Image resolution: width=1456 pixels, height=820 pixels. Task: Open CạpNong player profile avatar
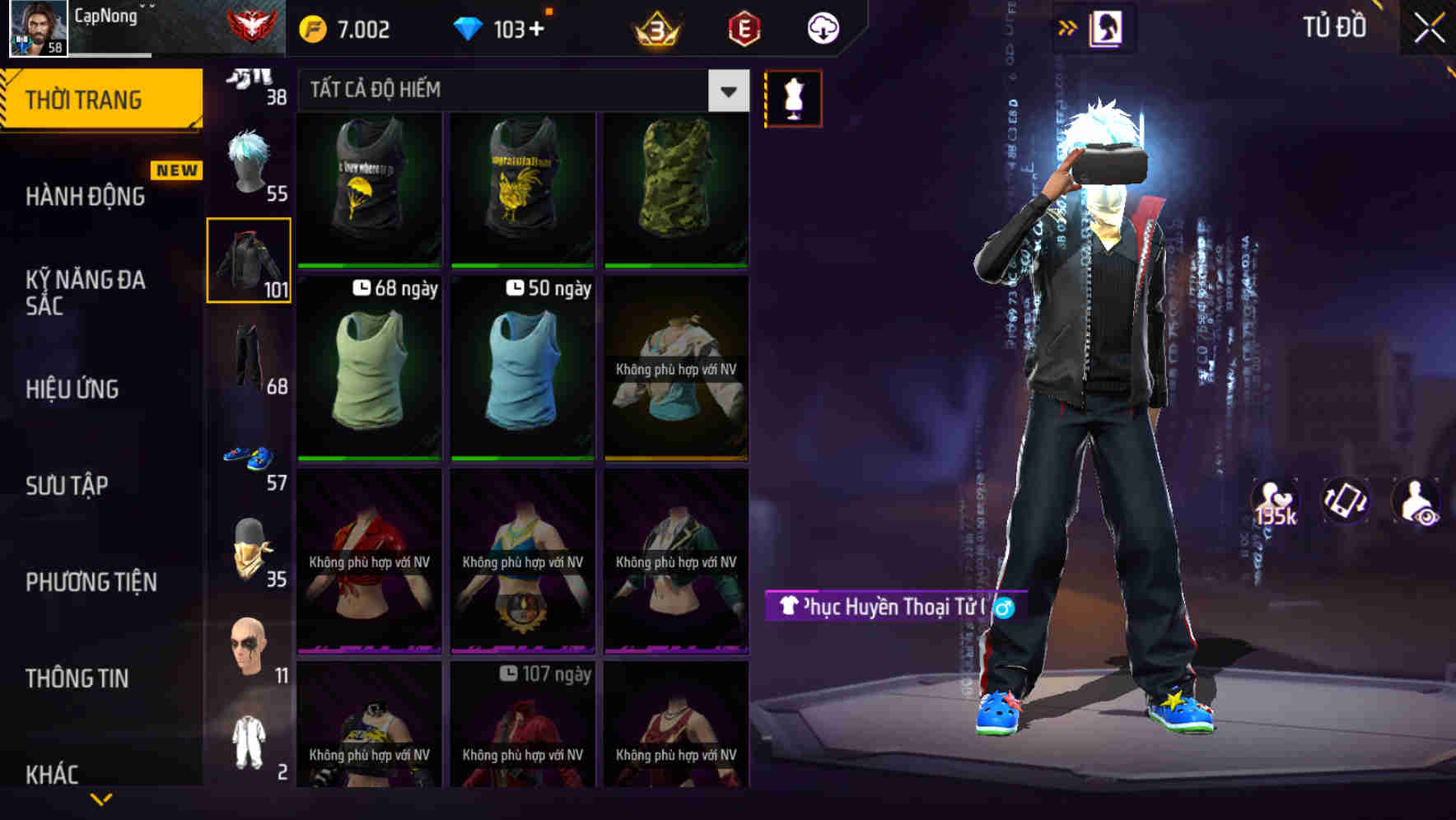[35, 27]
